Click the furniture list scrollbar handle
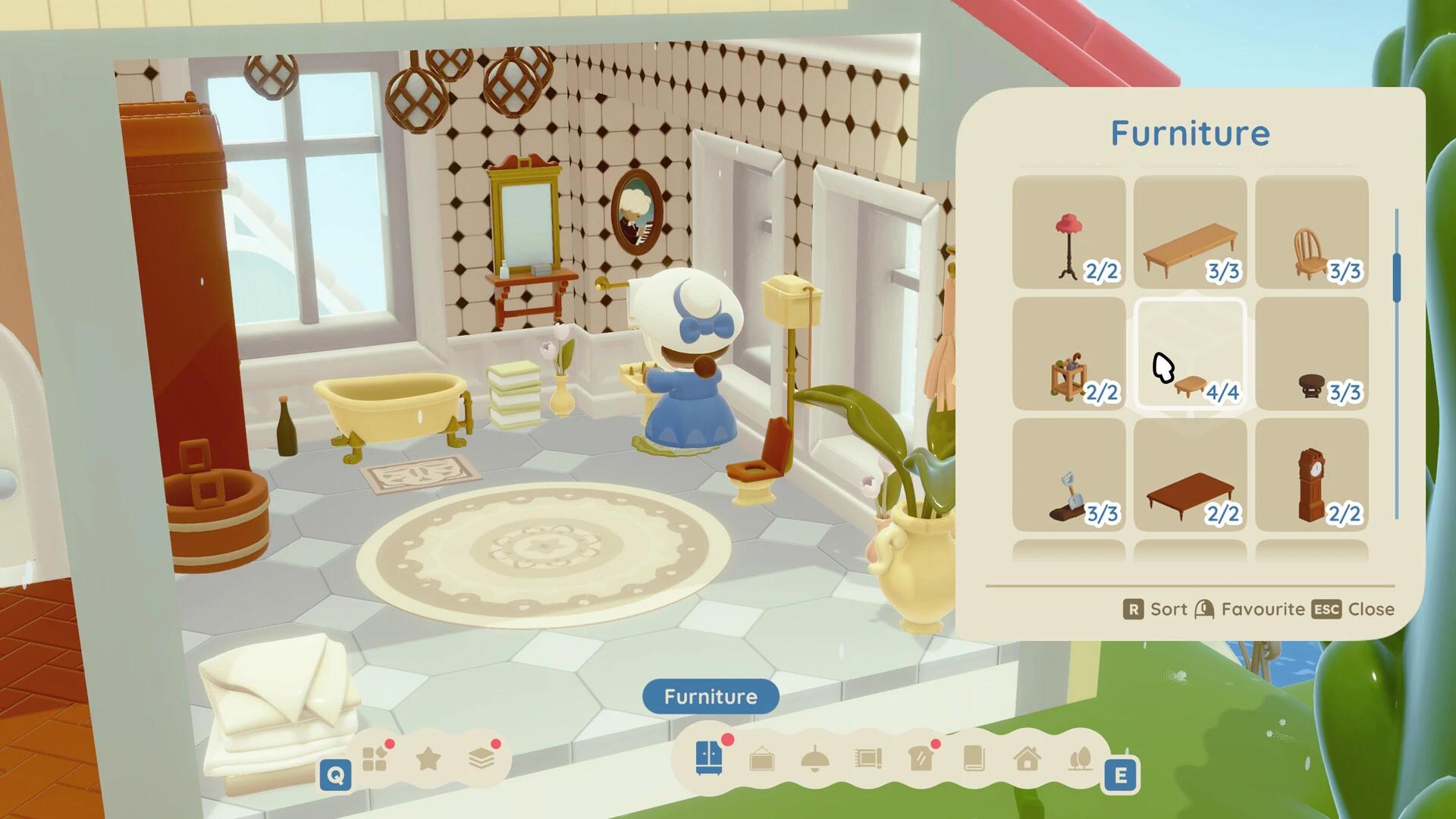1456x819 pixels. (1396, 277)
